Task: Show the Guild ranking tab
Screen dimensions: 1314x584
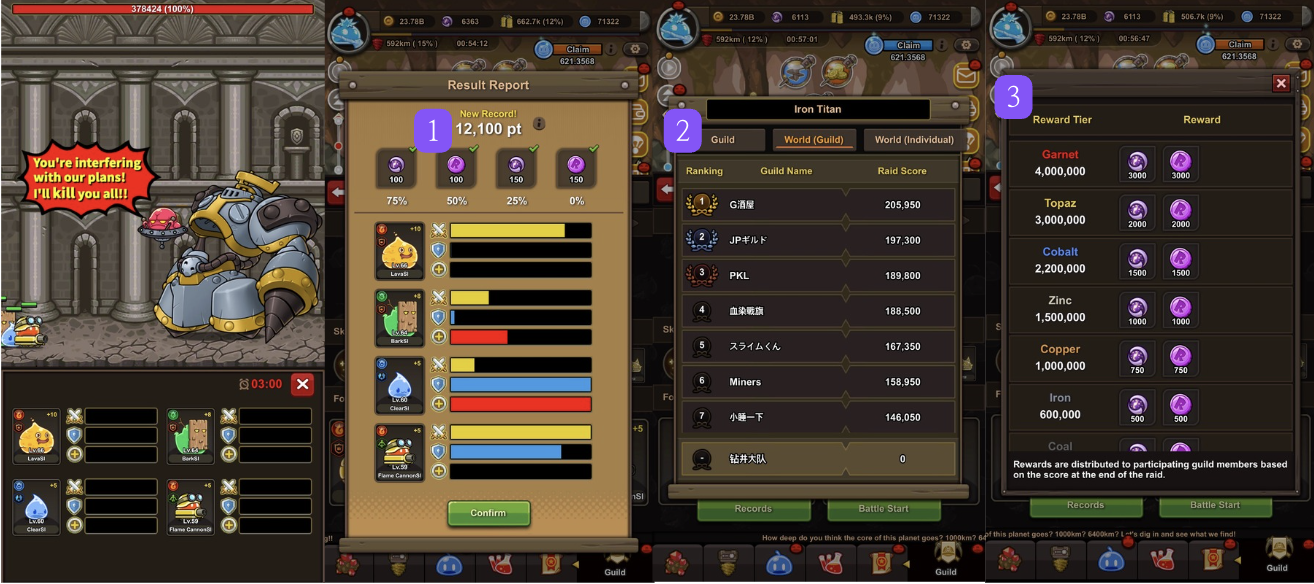Action: [722, 140]
